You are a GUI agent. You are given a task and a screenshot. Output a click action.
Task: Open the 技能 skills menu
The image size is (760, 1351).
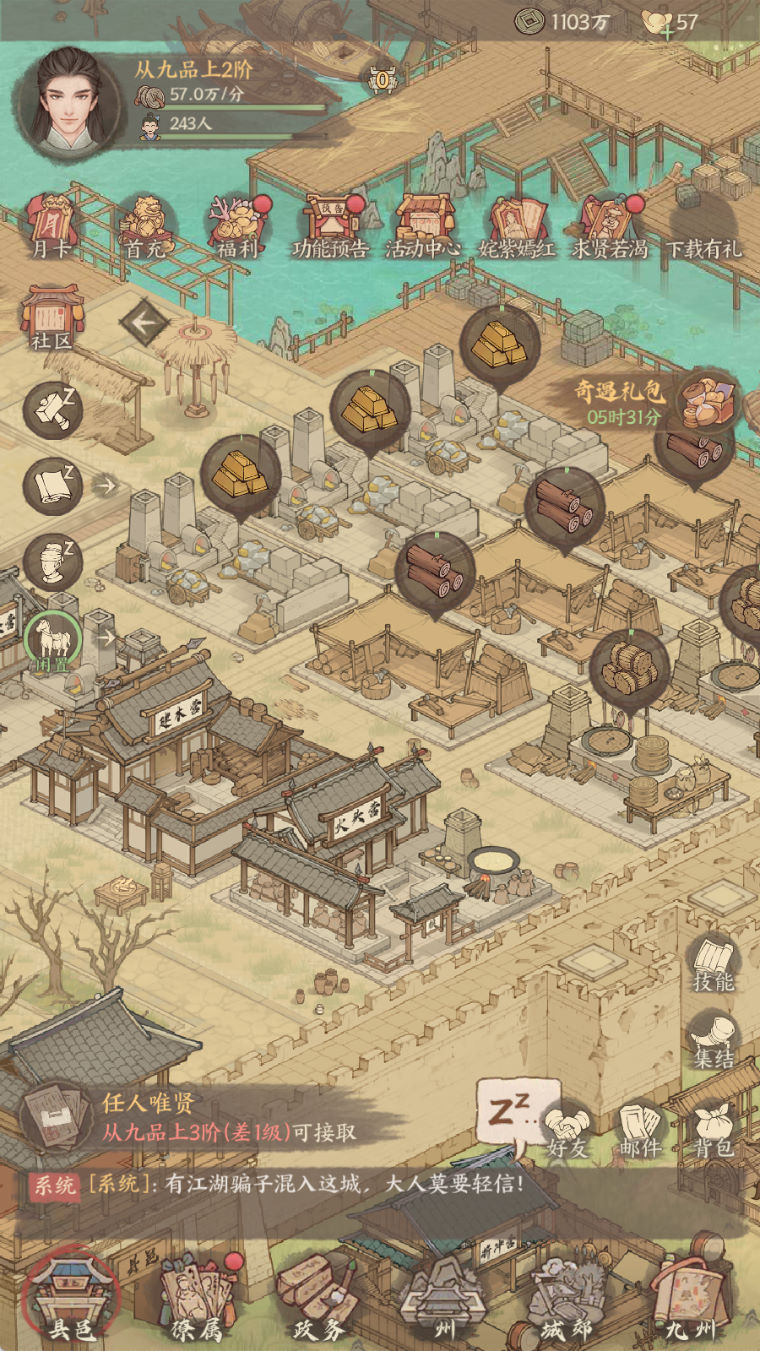coord(714,964)
